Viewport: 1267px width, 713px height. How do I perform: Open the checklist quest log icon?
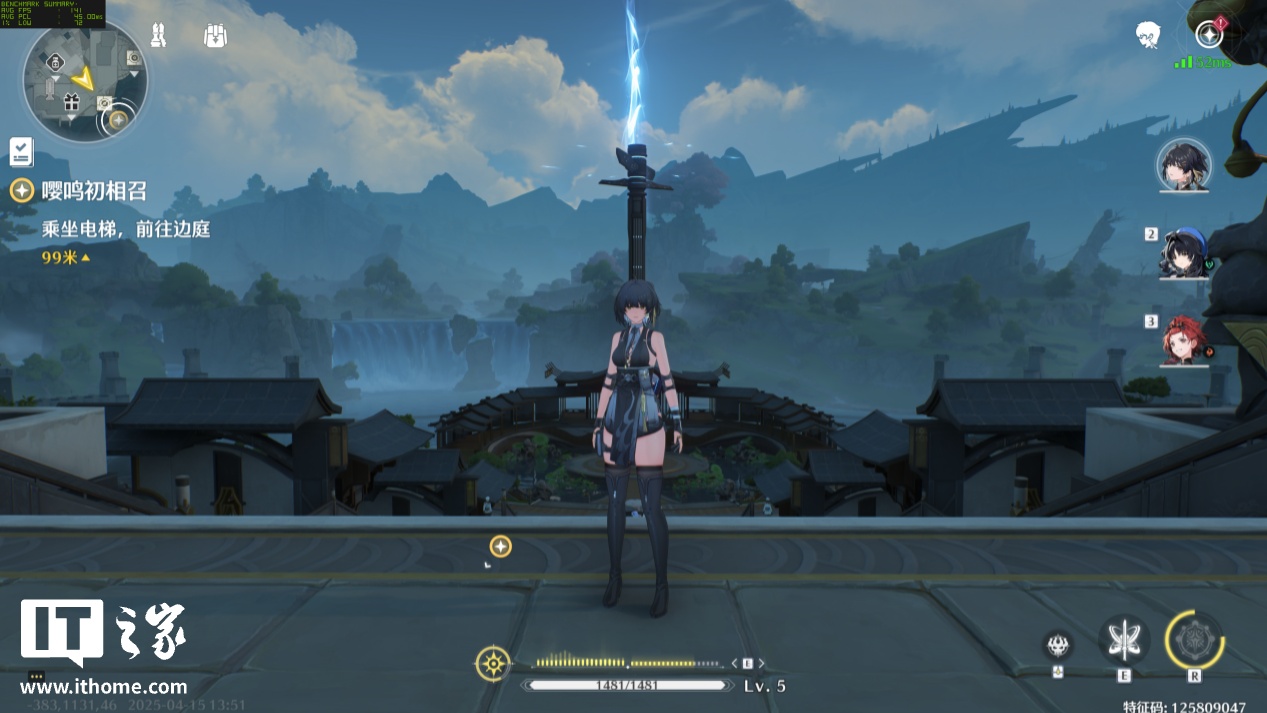21,152
